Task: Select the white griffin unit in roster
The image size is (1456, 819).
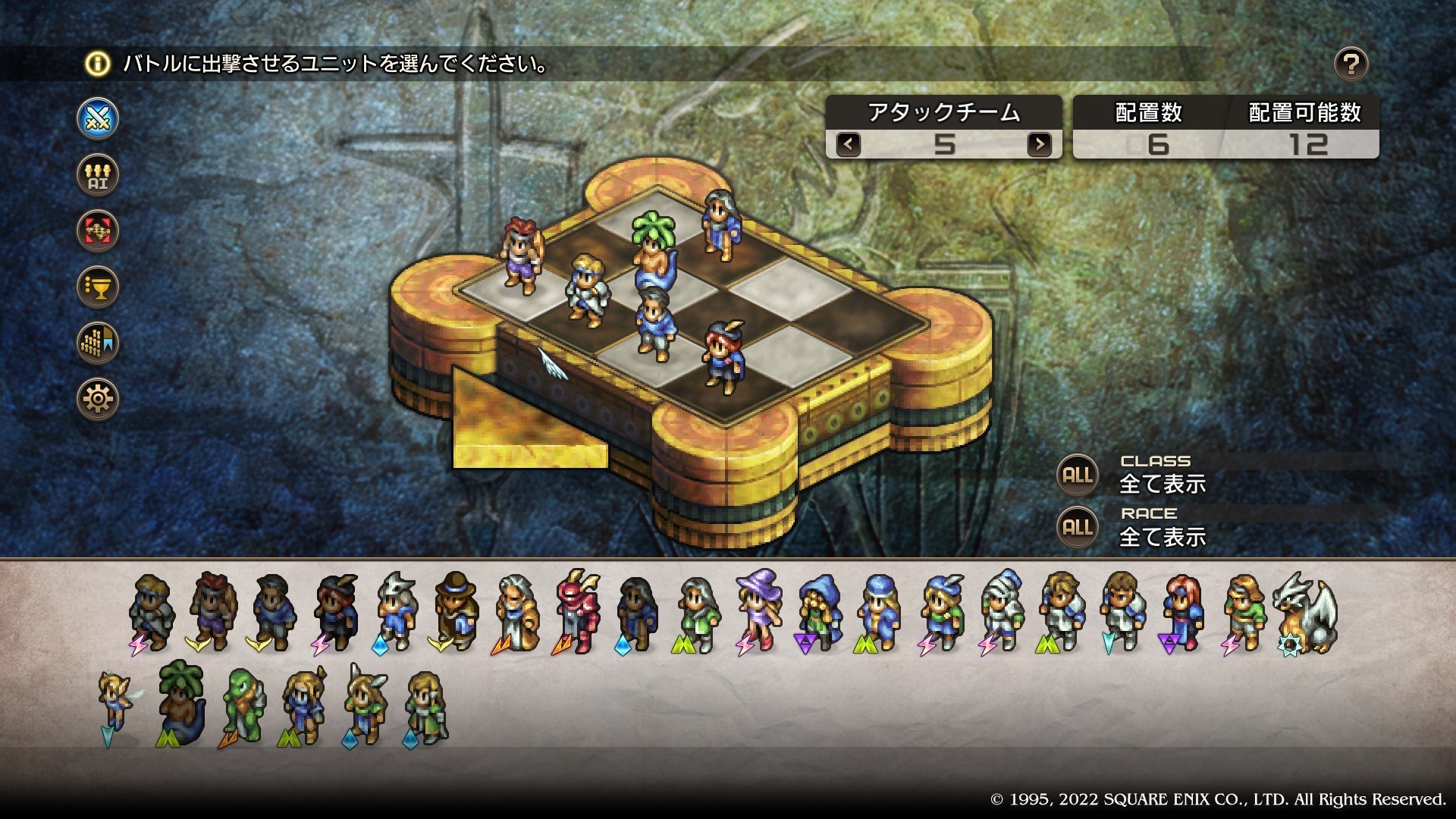Action: point(1304,613)
